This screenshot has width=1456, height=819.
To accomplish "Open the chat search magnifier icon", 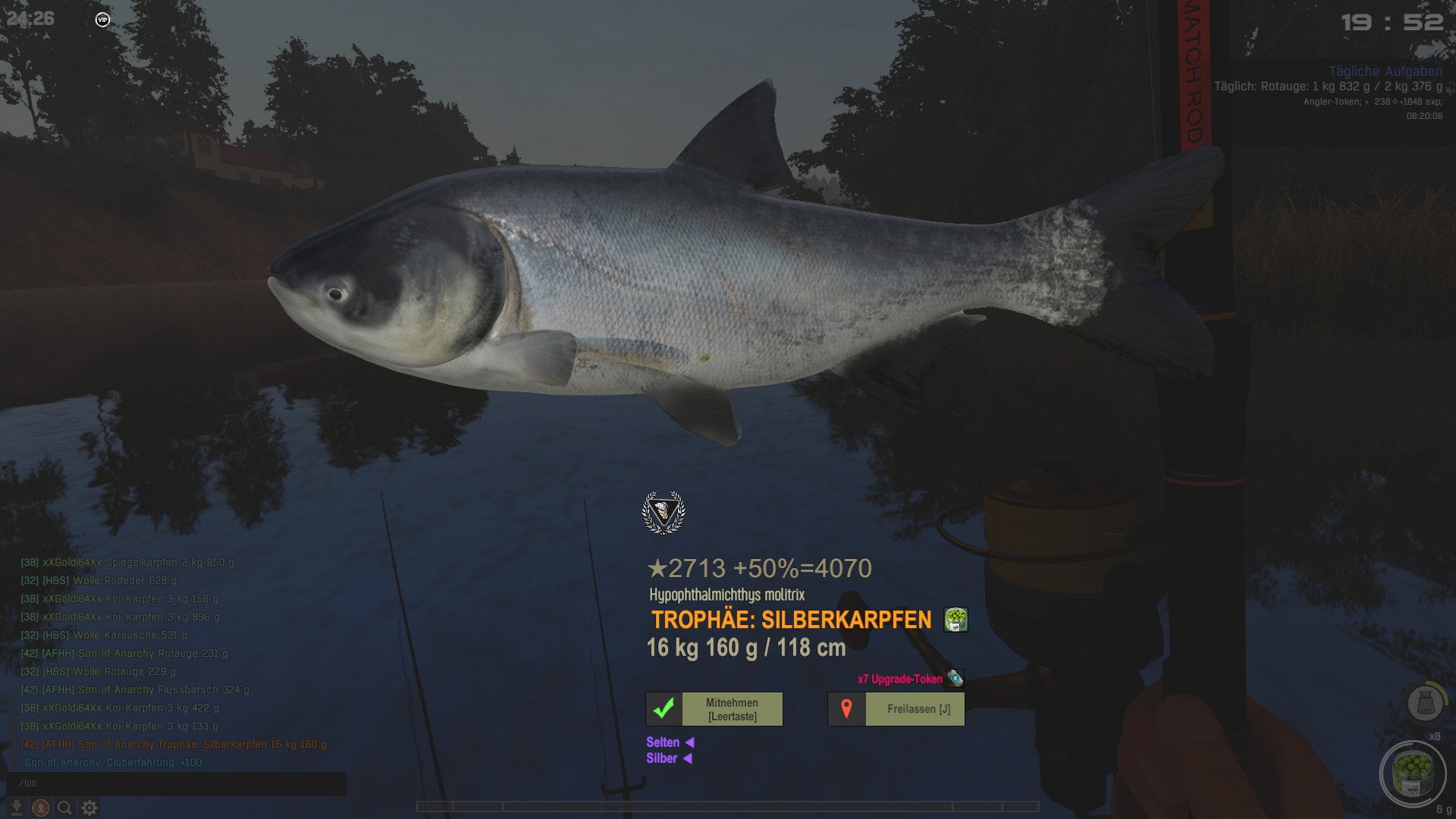I will (x=65, y=808).
